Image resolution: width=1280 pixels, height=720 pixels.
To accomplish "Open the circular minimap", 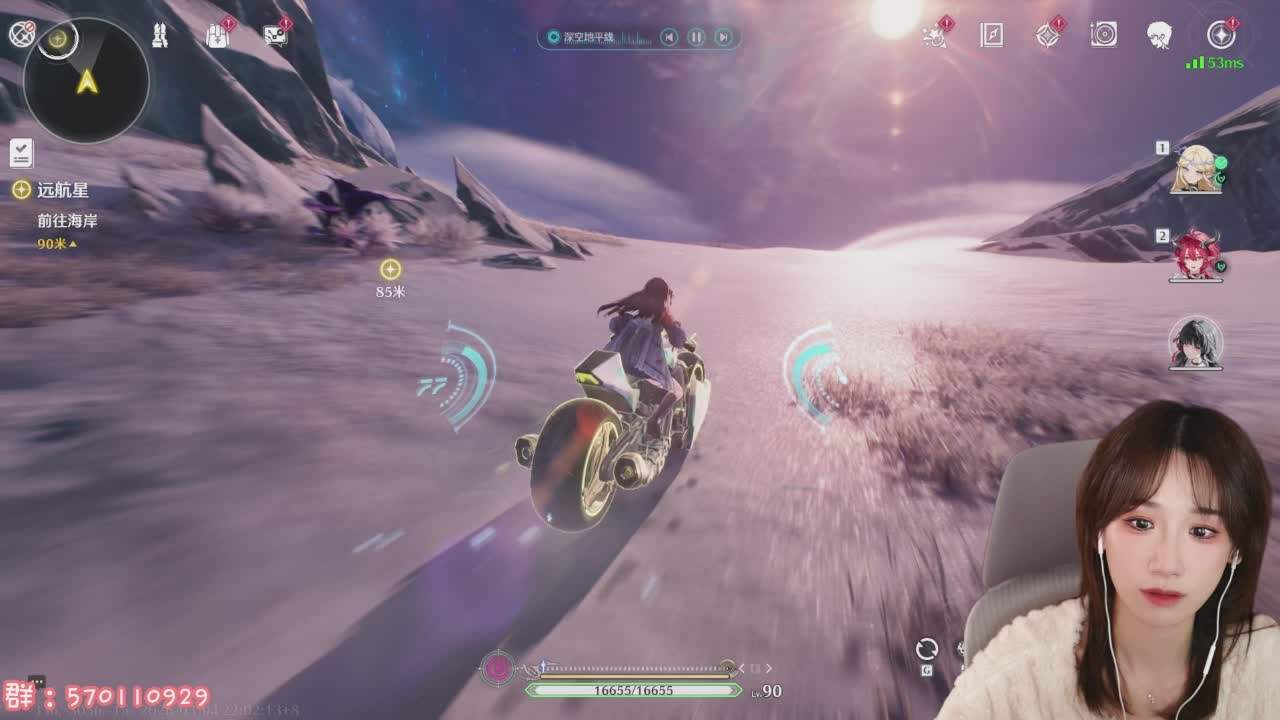I will coord(87,82).
